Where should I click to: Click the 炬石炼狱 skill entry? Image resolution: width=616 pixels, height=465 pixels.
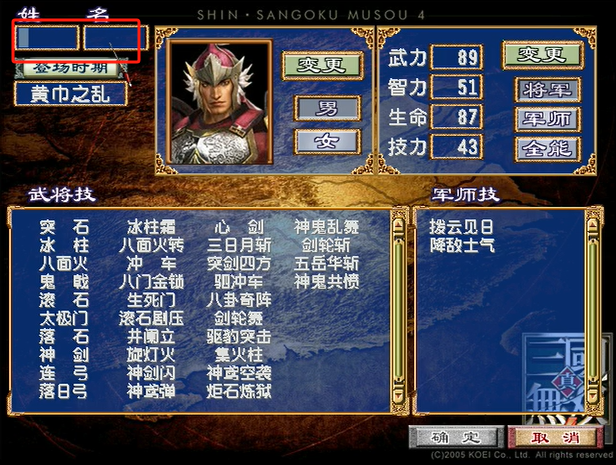click(x=238, y=392)
